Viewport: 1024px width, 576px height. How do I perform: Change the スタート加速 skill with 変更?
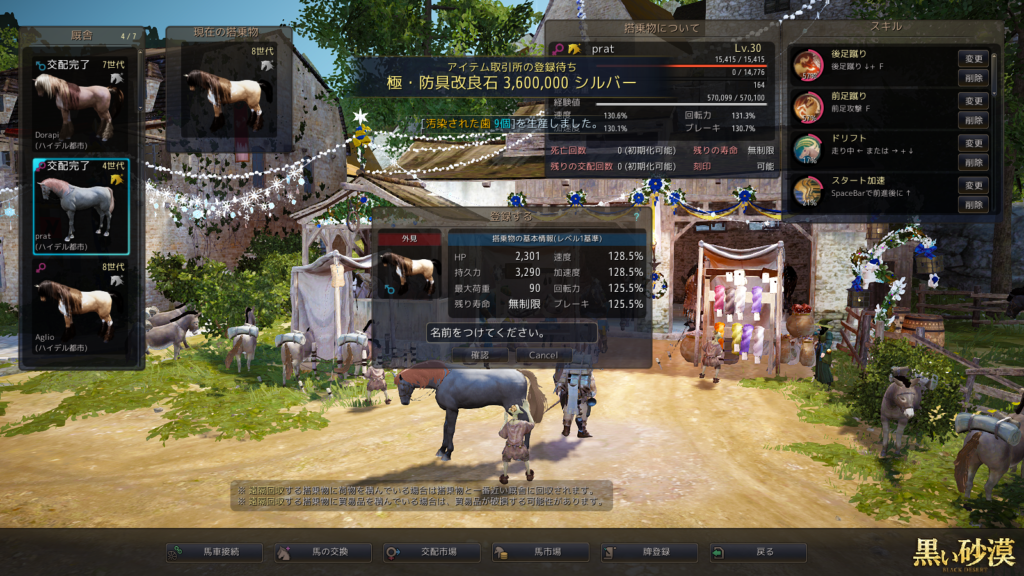pos(973,185)
